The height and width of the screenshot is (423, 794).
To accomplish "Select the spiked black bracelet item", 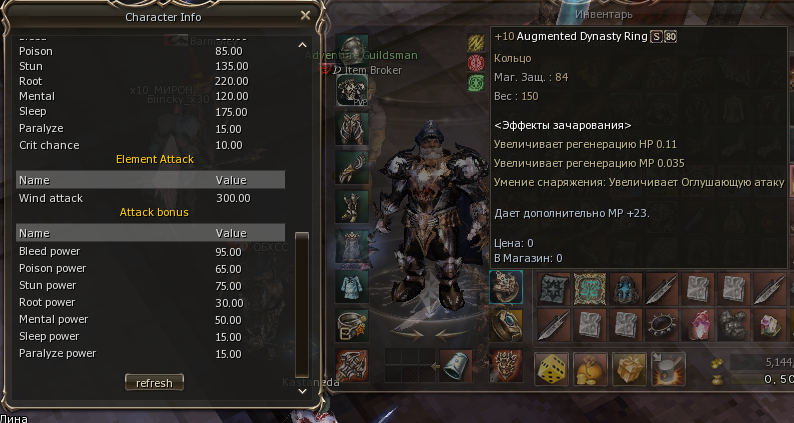I will click(x=660, y=324).
